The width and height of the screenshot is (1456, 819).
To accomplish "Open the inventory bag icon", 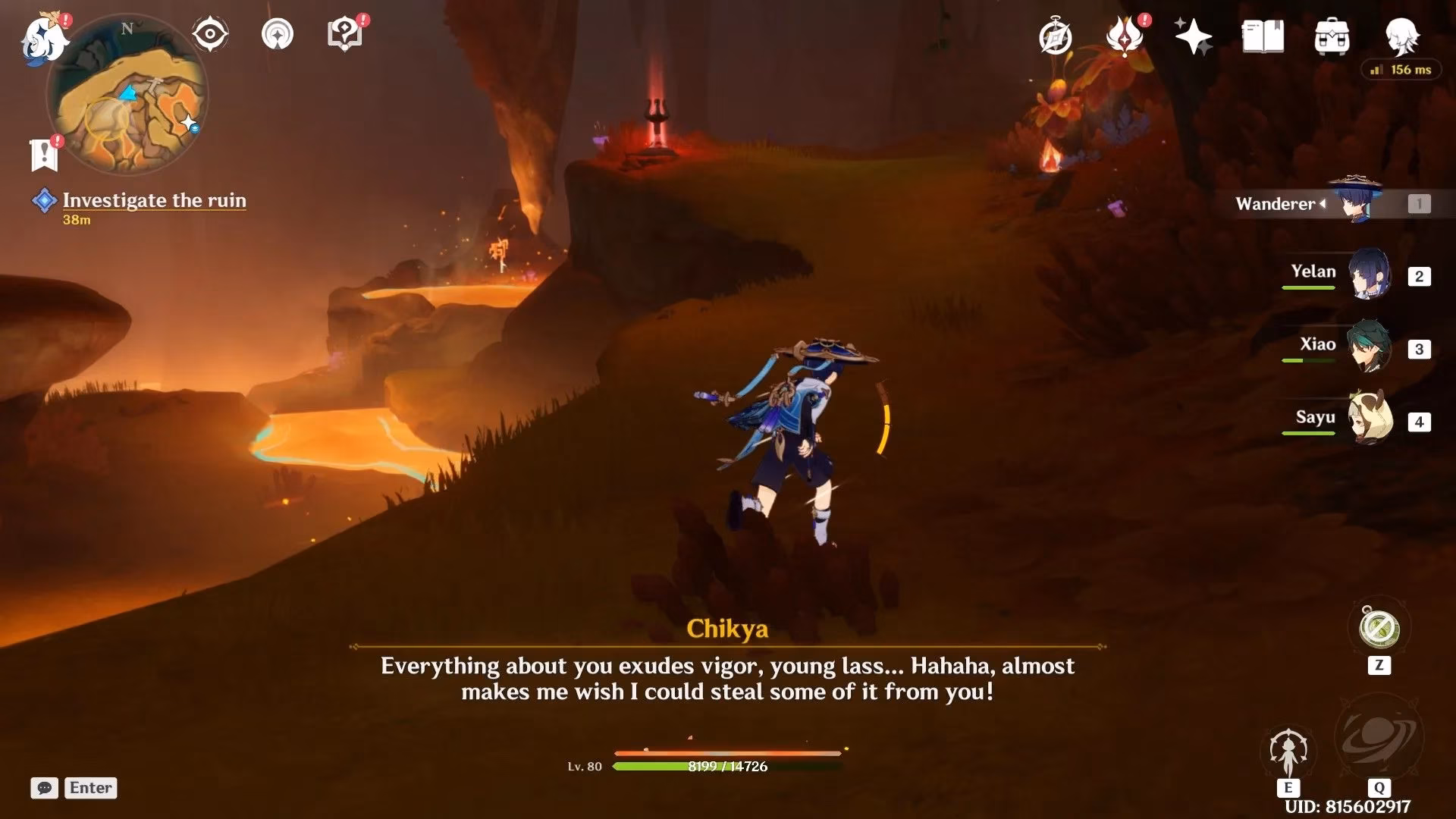I will [x=1332, y=36].
